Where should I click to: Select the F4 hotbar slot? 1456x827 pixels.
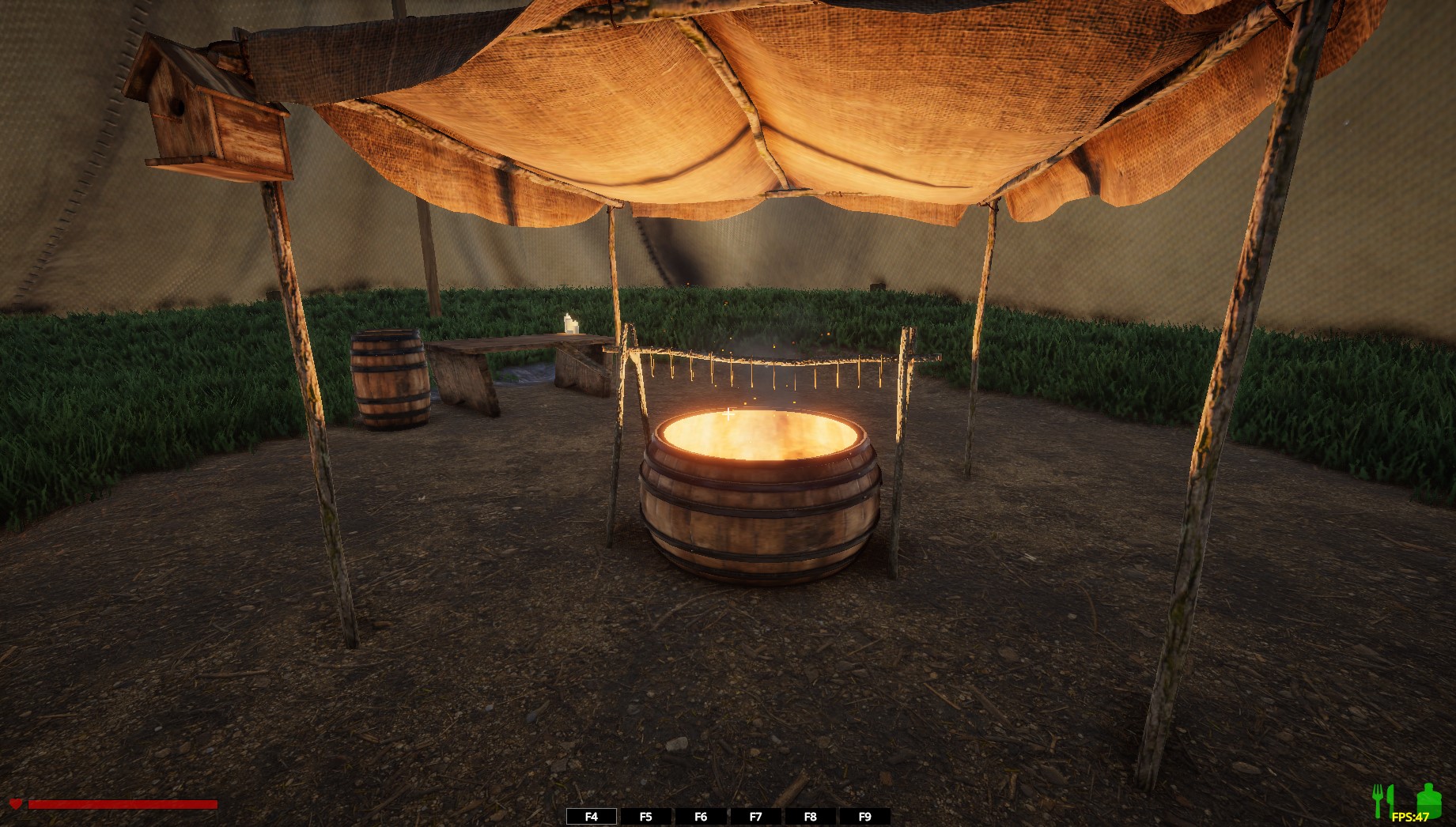point(592,817)
